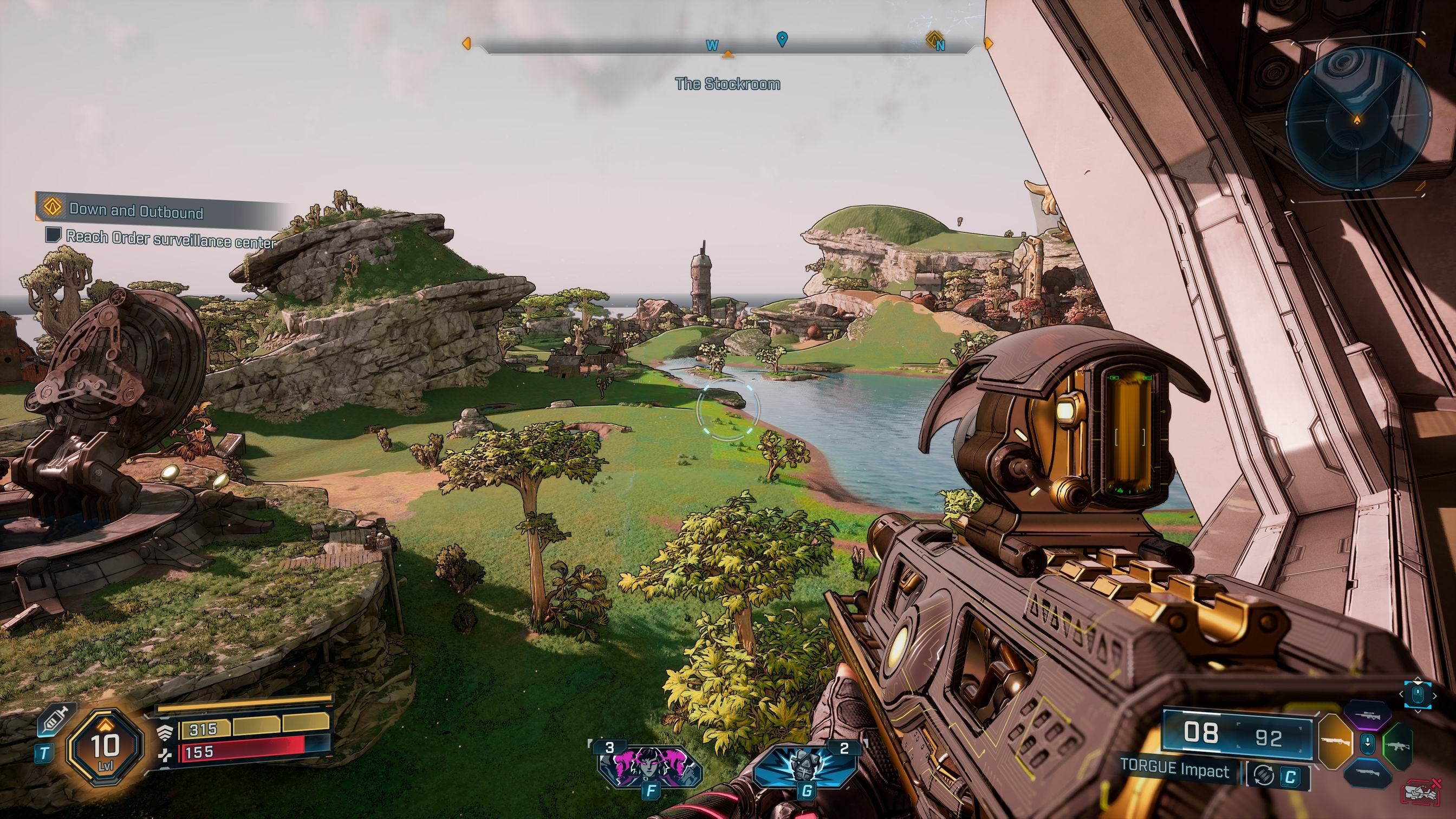Select the blue waypoint marker on the compass
Screen dimensions: 1456x819
pyautogui.click(x=782, y=39)
